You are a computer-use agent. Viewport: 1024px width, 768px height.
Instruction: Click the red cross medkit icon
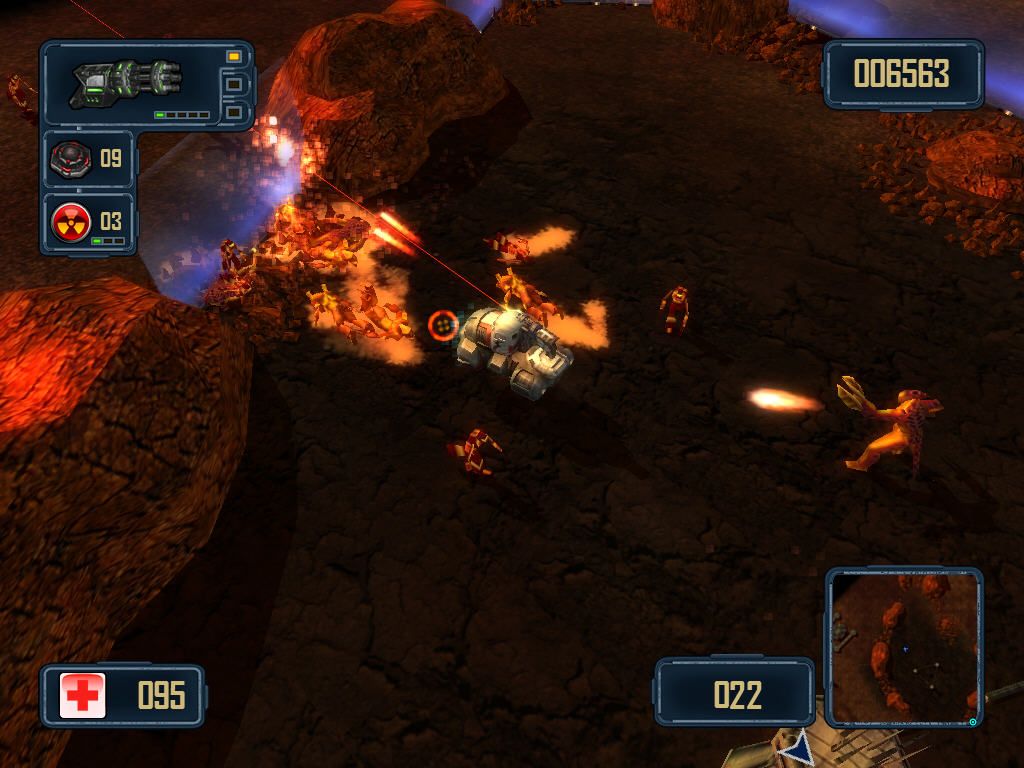pyautogui.click(x=83, y=695)
